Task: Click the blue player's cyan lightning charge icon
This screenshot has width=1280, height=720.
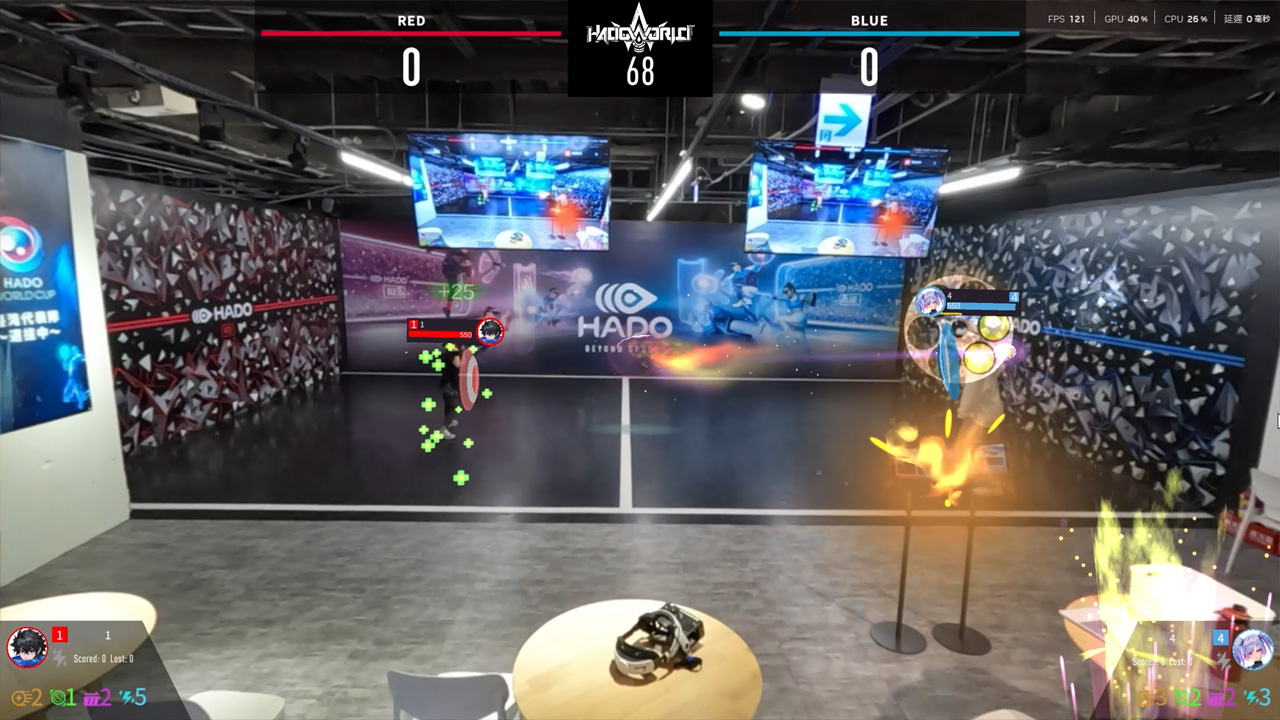Action: [1250, 697]
